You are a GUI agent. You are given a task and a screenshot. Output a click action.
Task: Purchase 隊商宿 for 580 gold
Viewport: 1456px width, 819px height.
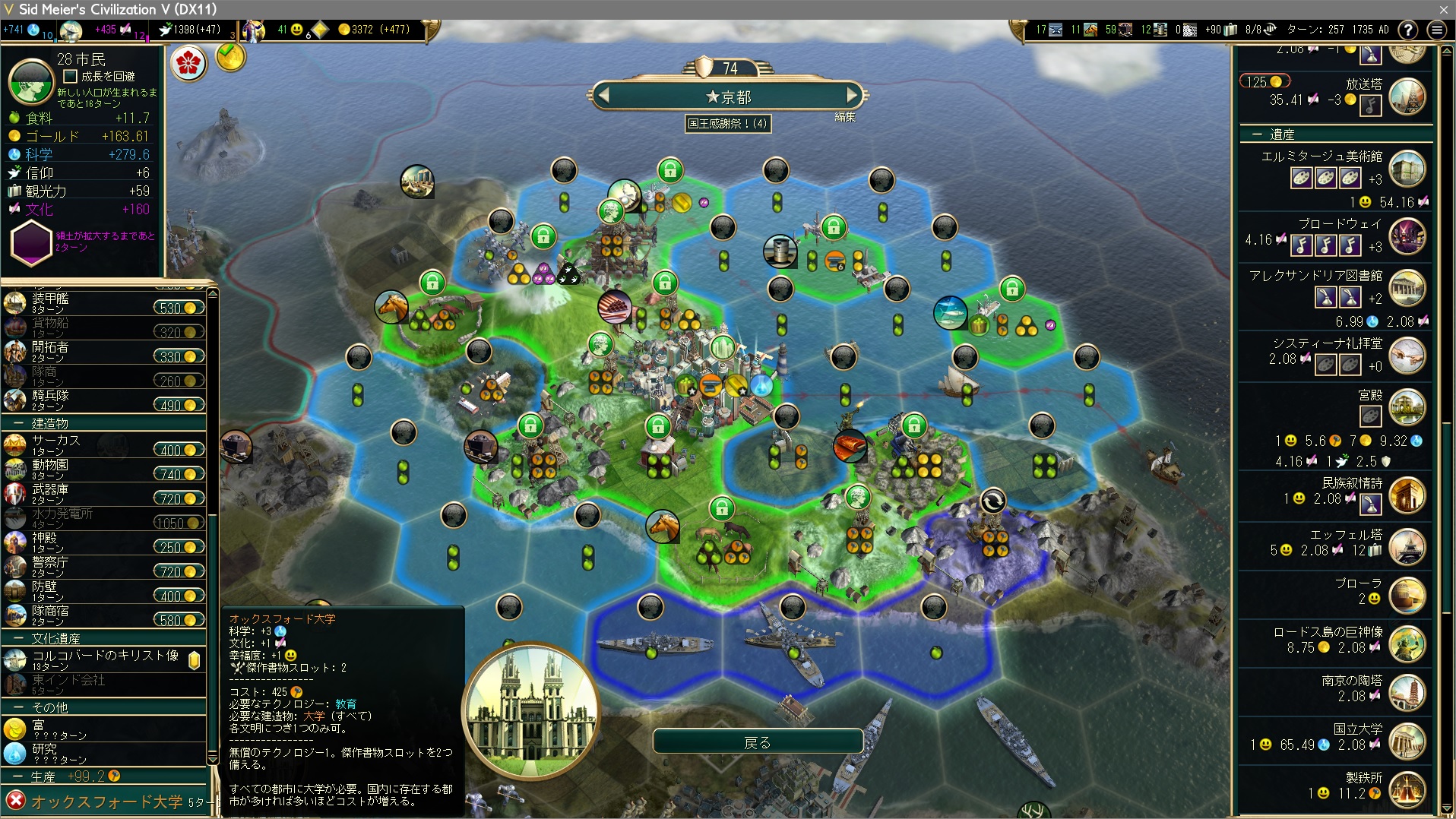[x=179, y=620]
